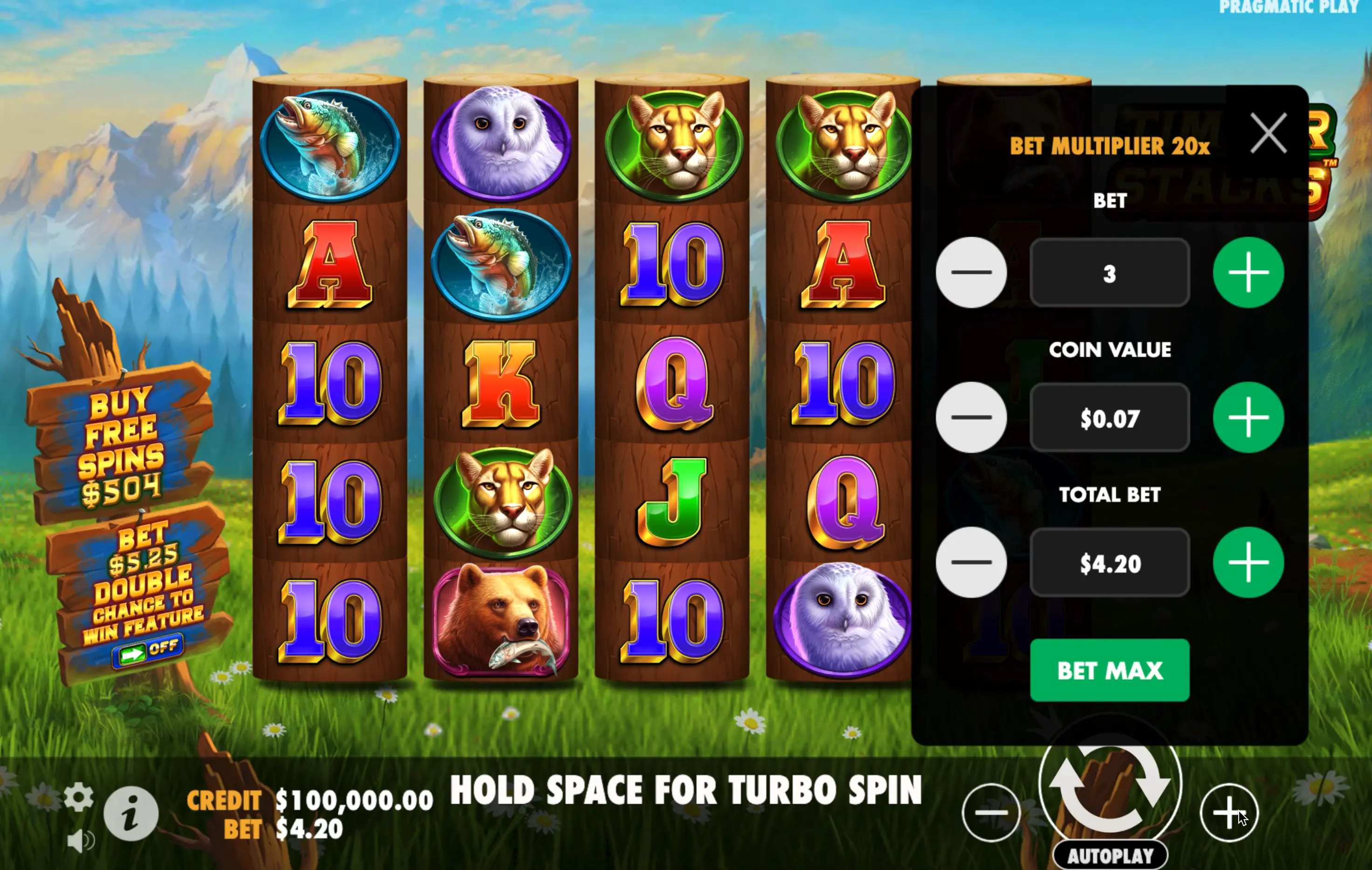Click the plus button beside the spin button
This screenshot has width=1372, height=870.
tap(1228, 812)
